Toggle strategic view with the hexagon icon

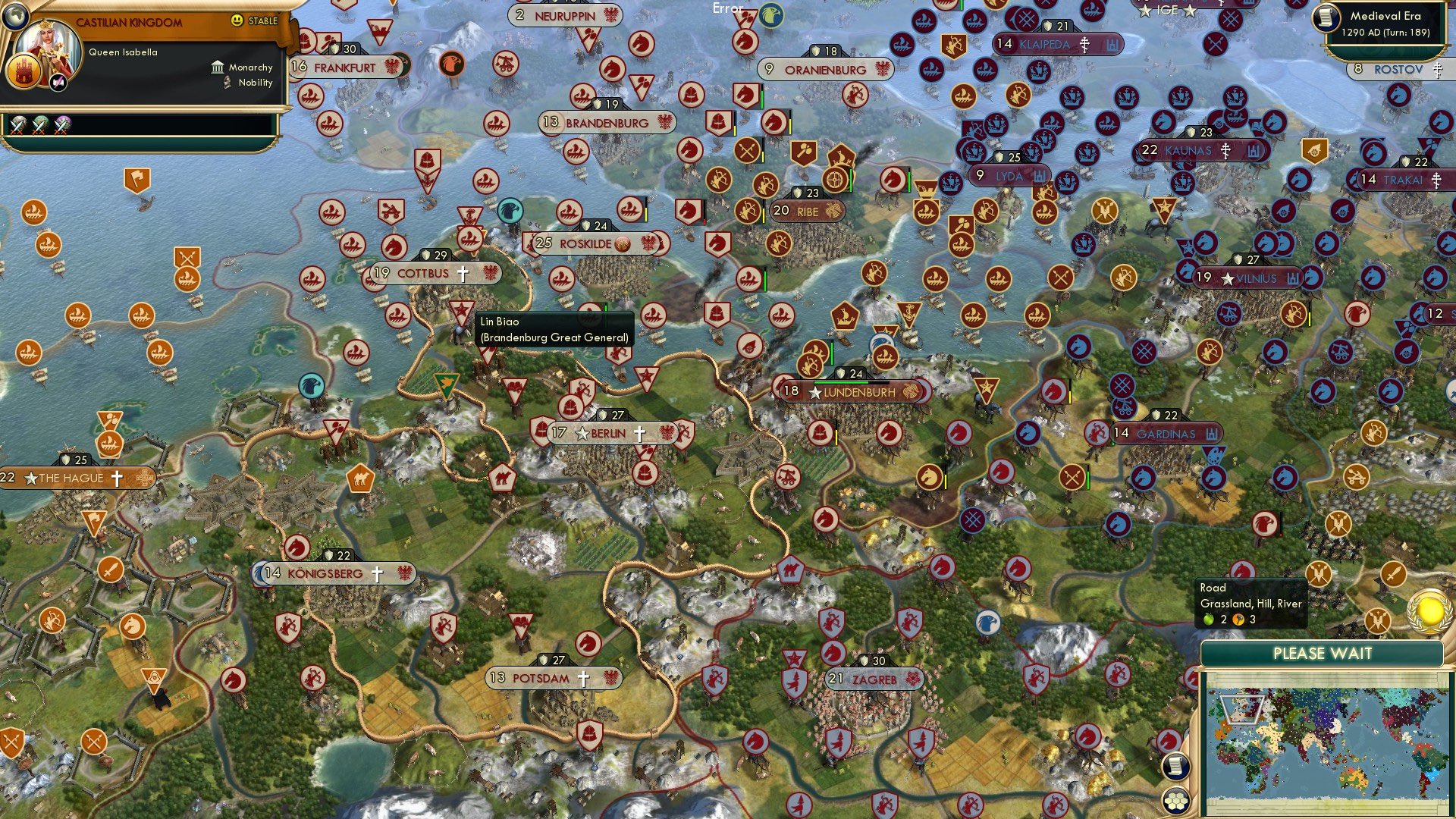(x=1175, y=799)
